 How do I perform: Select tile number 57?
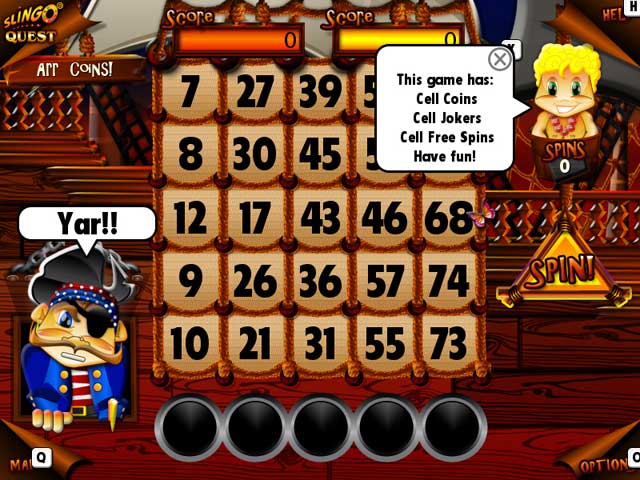click(384, 281)
